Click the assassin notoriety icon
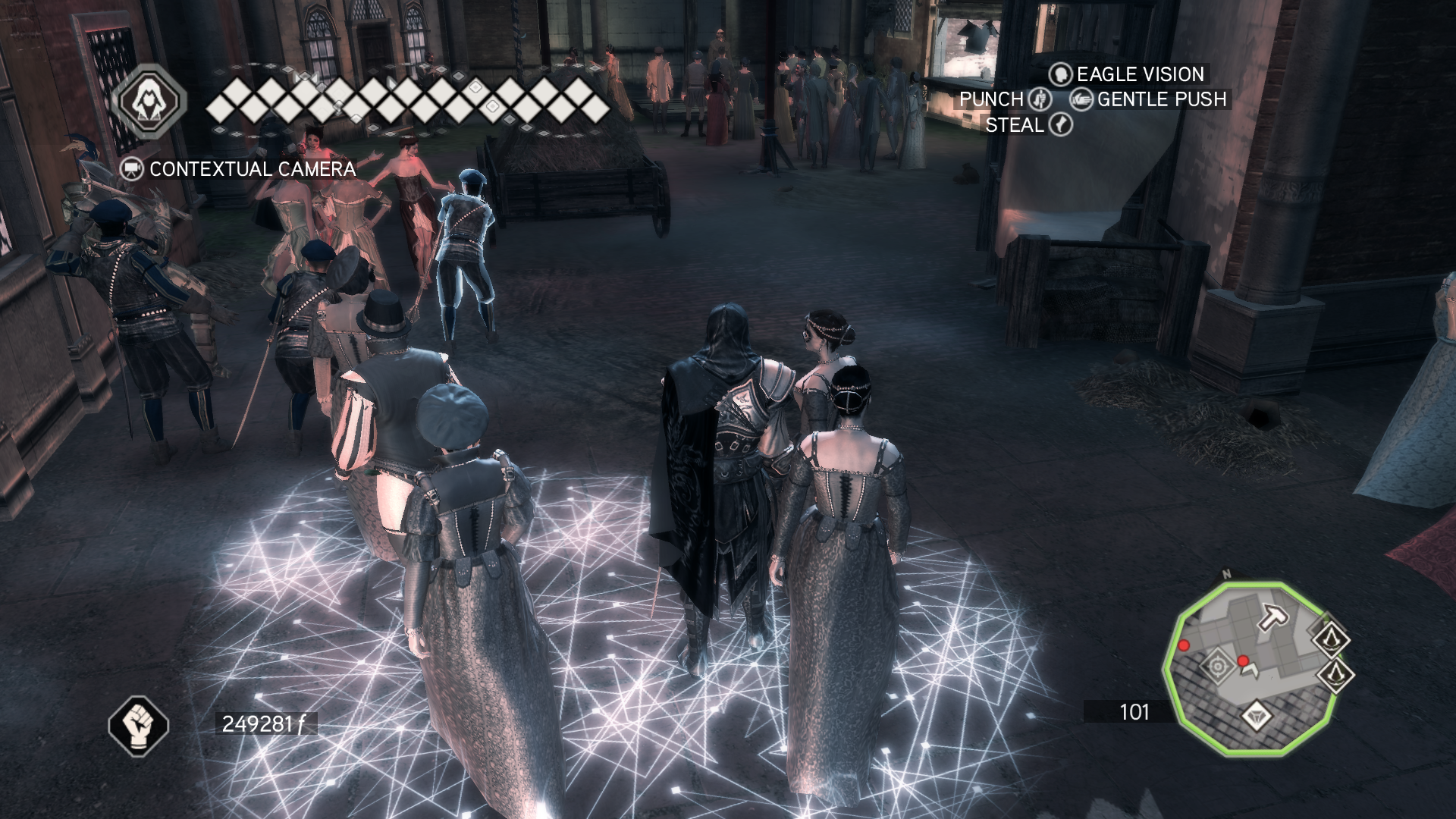This screenshot has width=1456, height=819. 149,102
